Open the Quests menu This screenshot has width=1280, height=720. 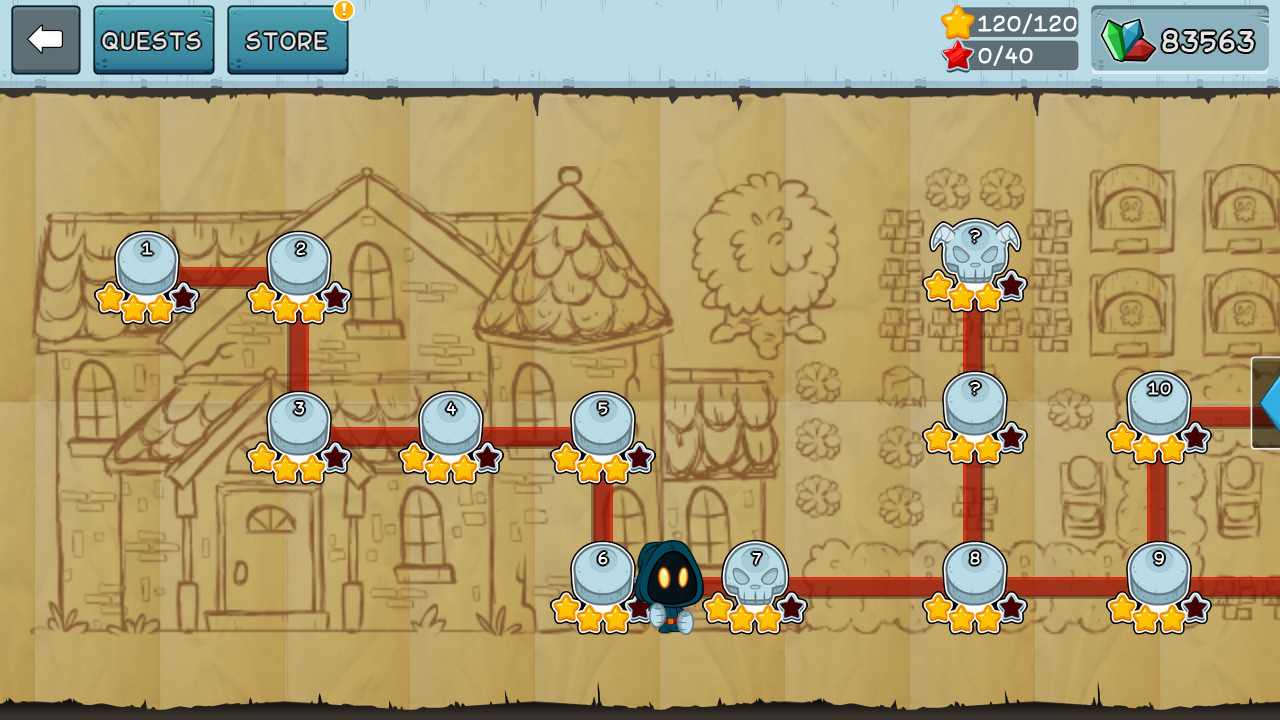pos(152,40)
